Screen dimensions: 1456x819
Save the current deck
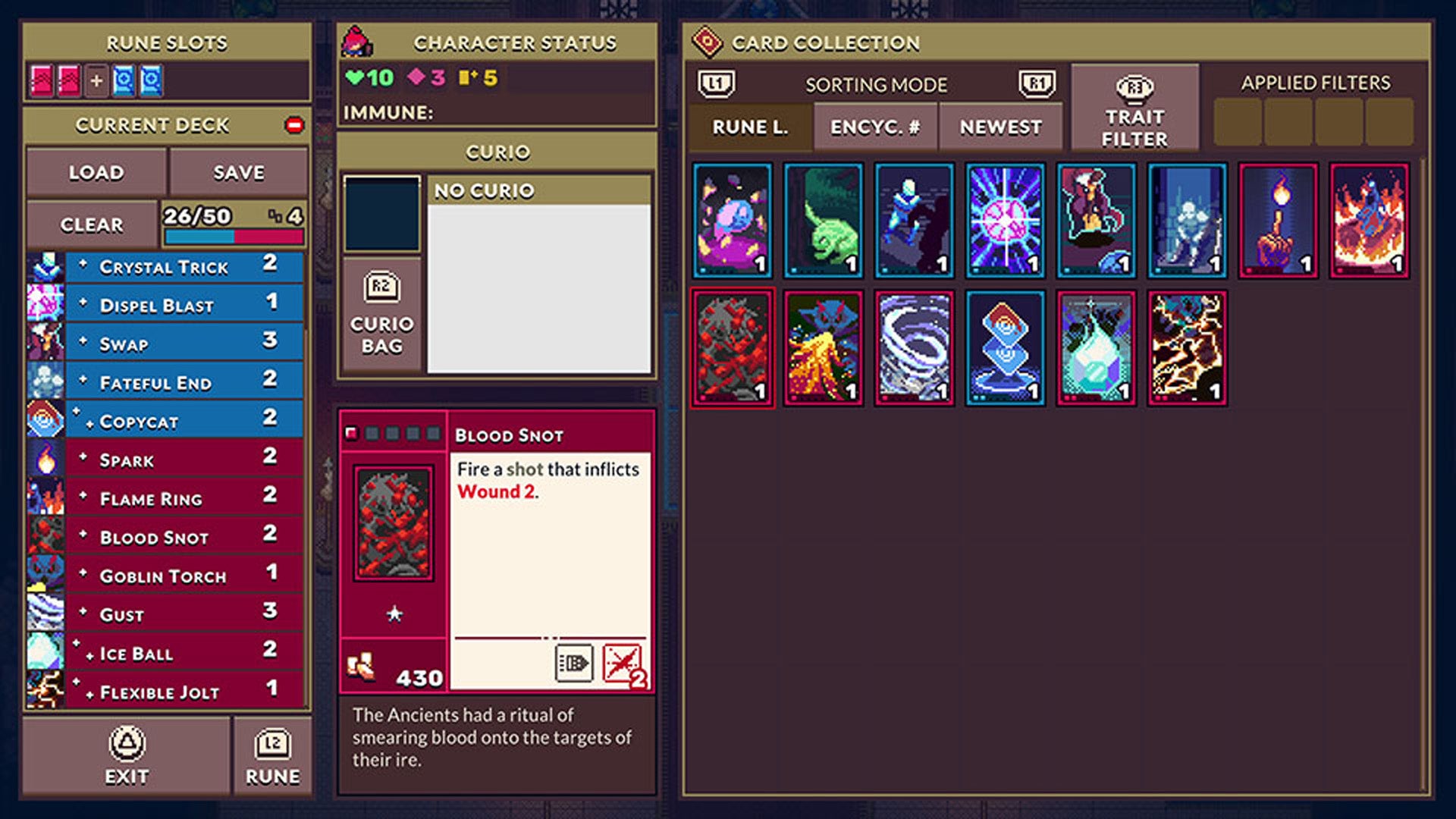pos(237,172)
